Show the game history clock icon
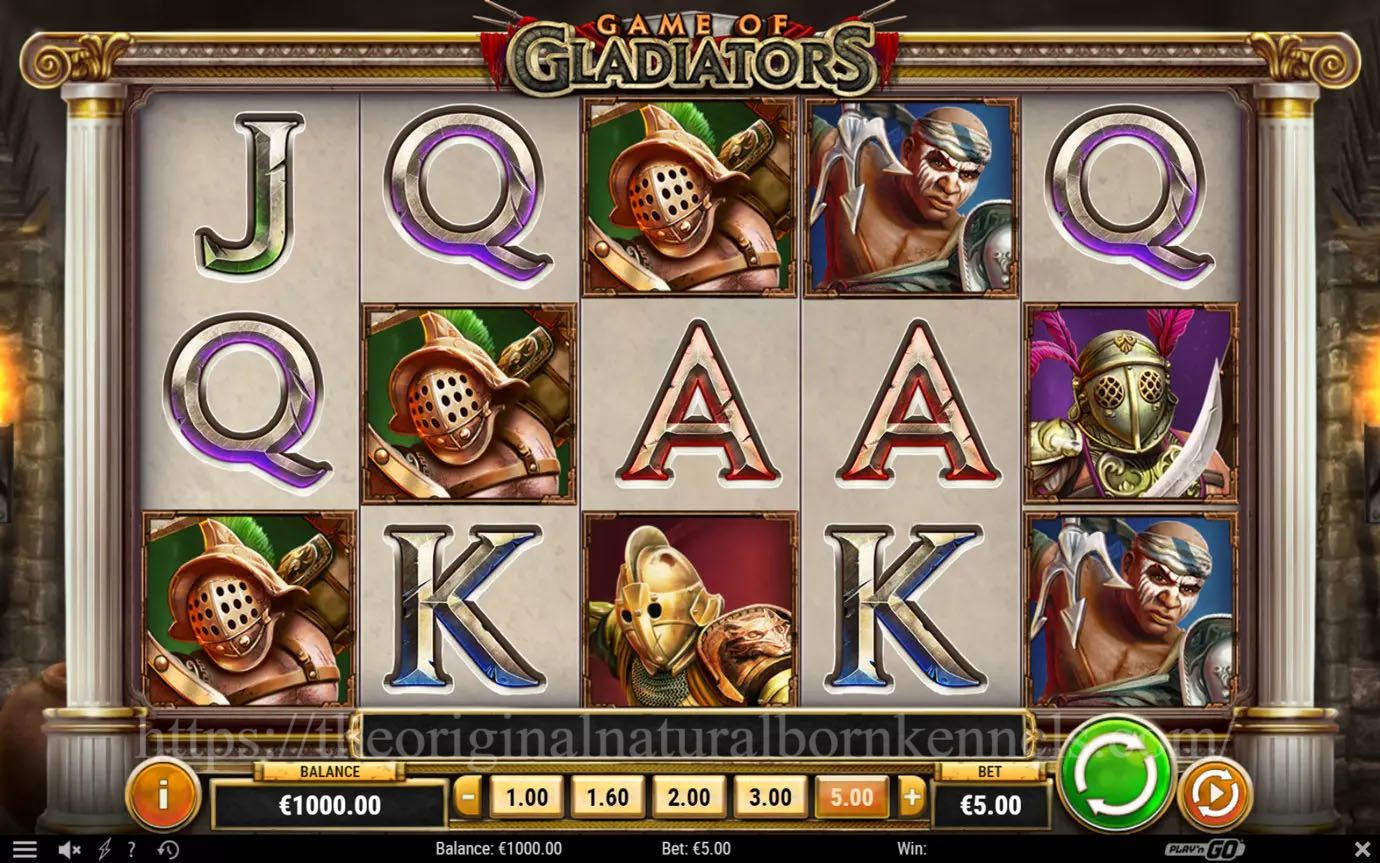 168,850
